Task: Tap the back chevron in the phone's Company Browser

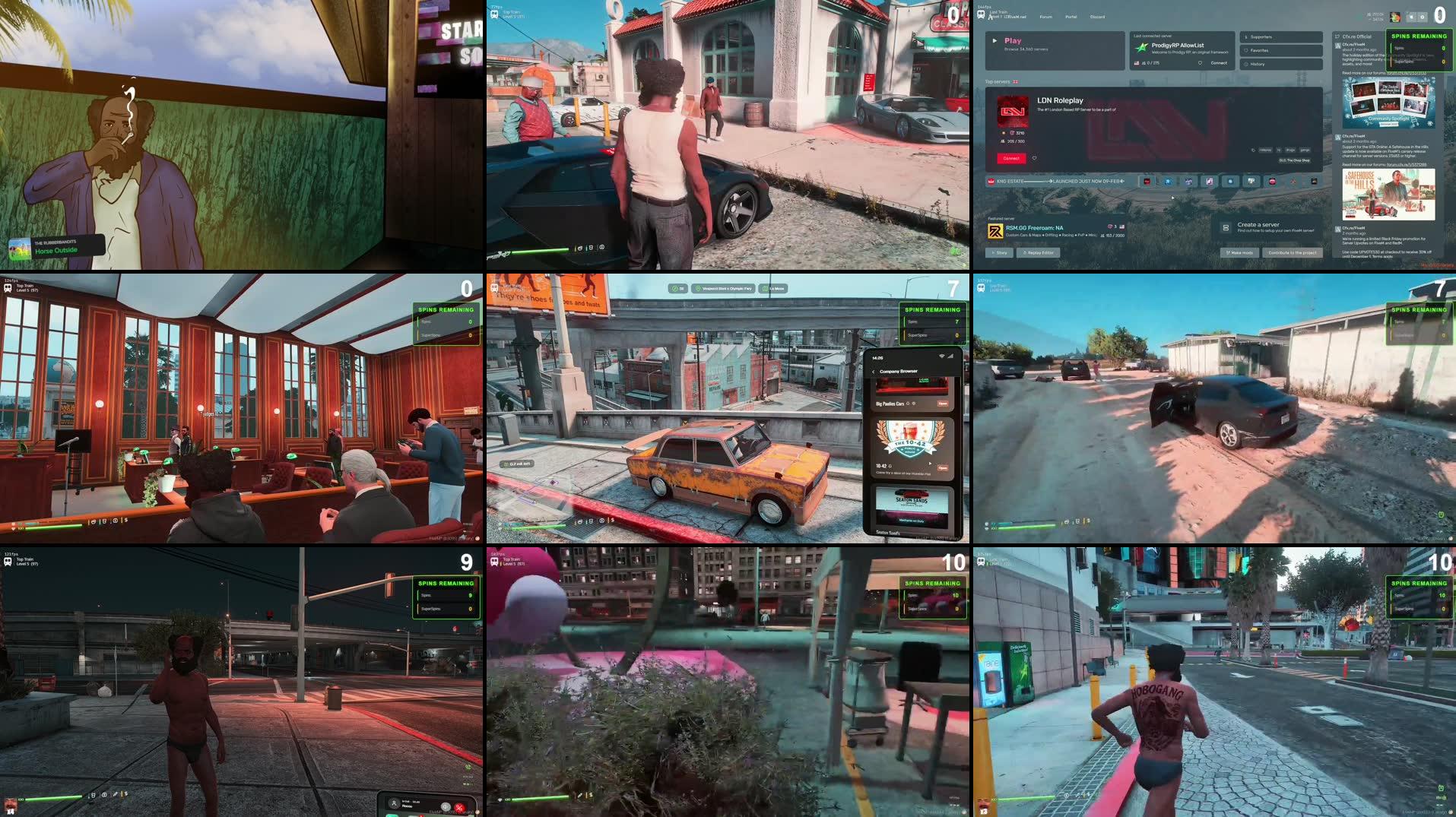Action: click(874, 372)
